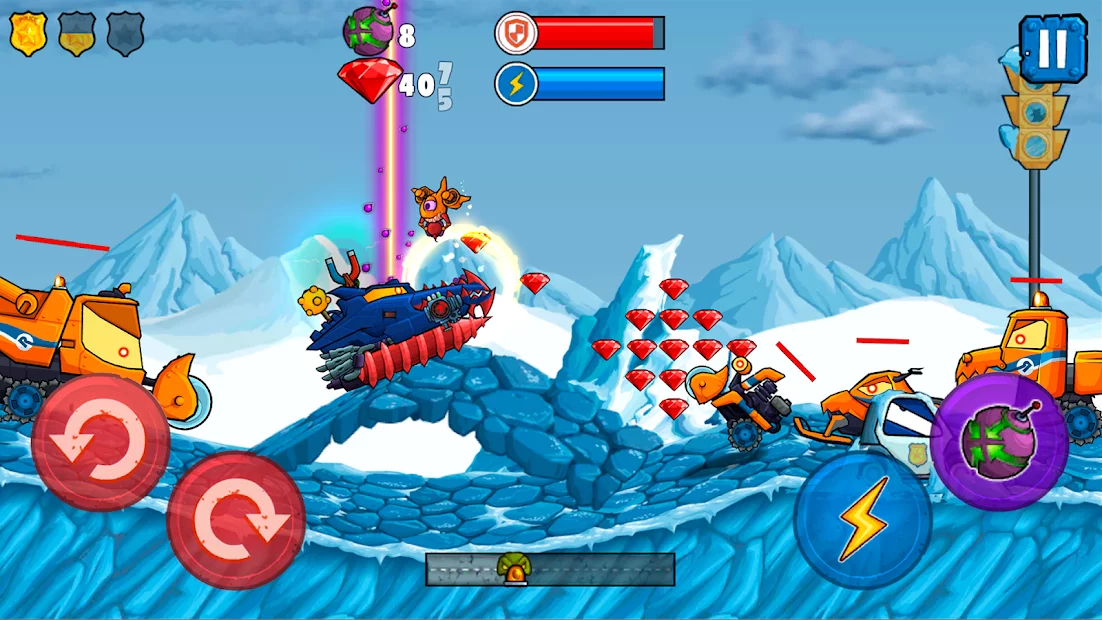
Task: Pause the game with the blue button
Action: click(1053, 48)
